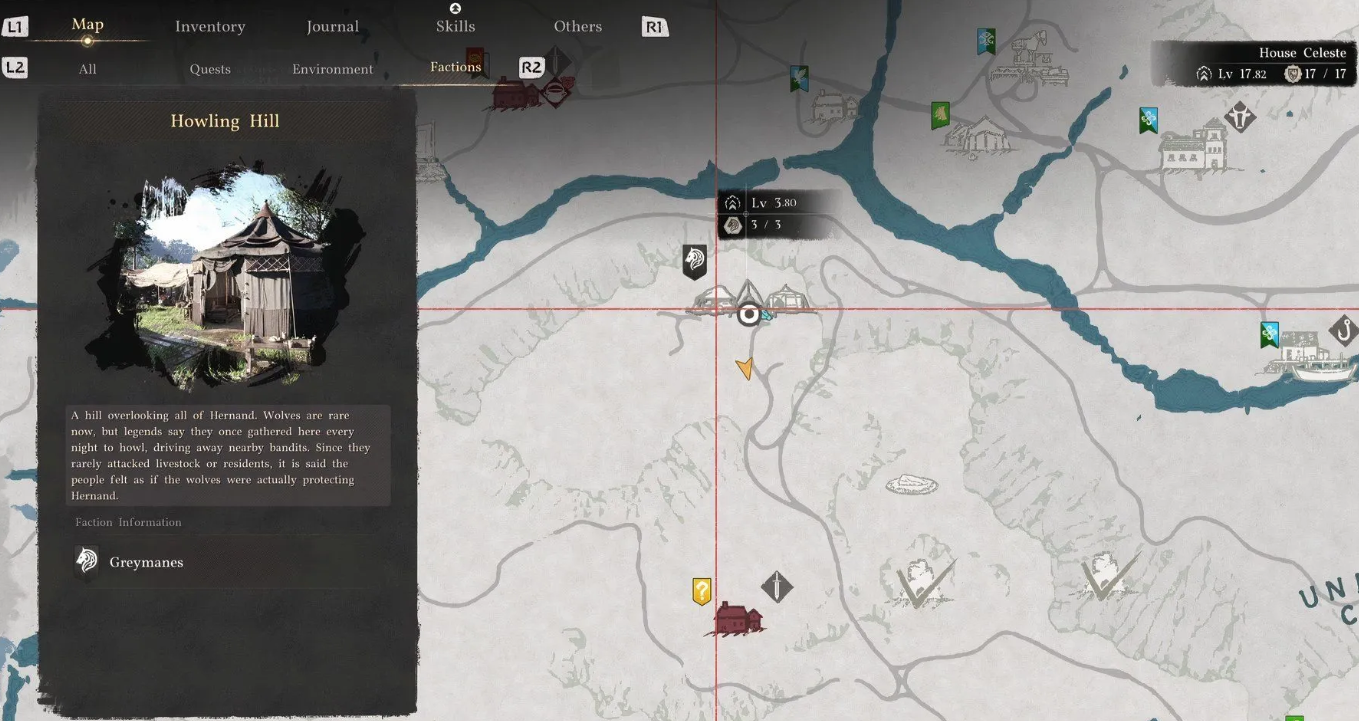The width and height of the screenshot is (1359, 721).
Task: Open the Journal tab
Action: [333, 27]
